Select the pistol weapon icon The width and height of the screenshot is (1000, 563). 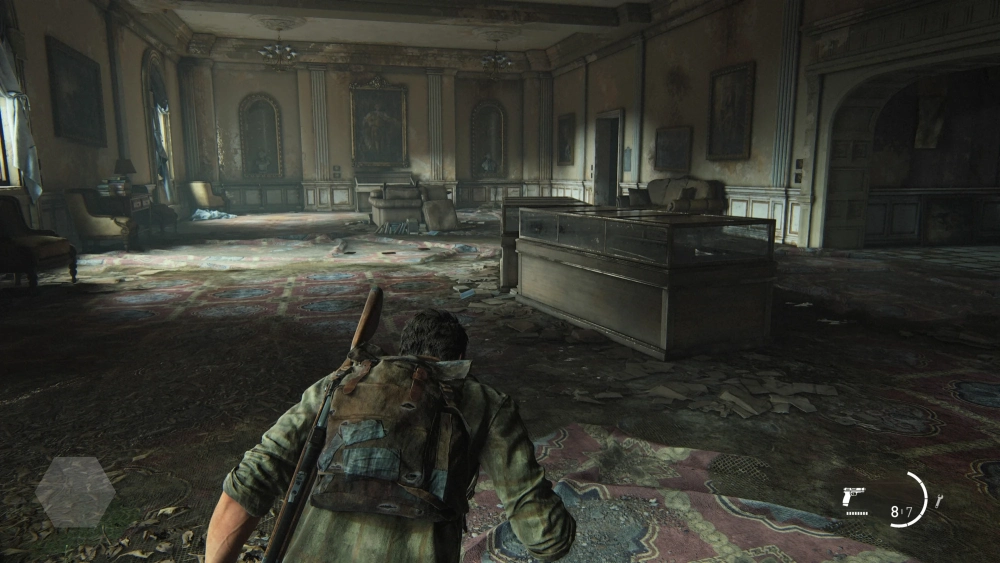(x=854, y=496)
